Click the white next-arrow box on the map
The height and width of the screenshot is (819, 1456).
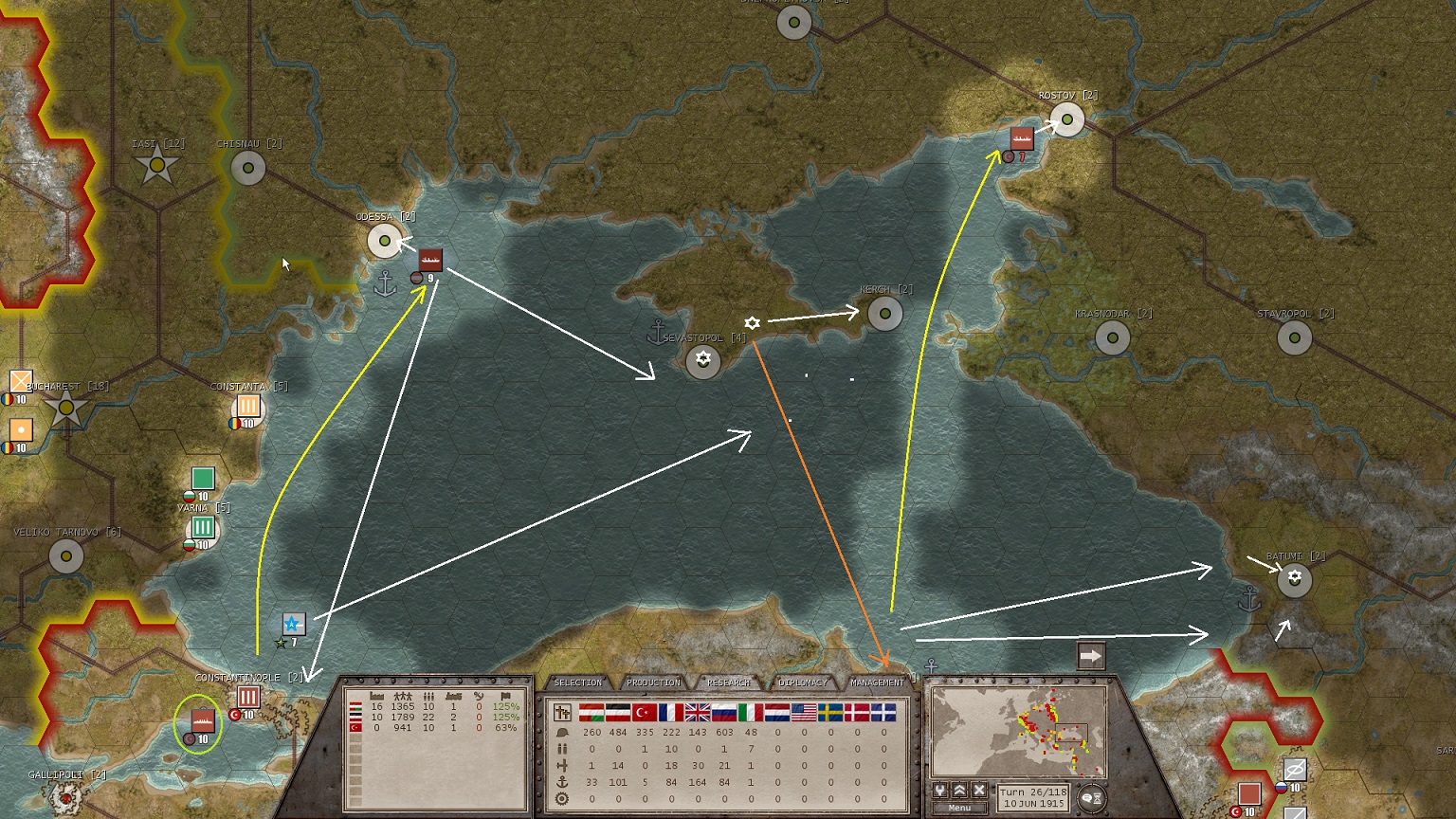coord(1092,654)
